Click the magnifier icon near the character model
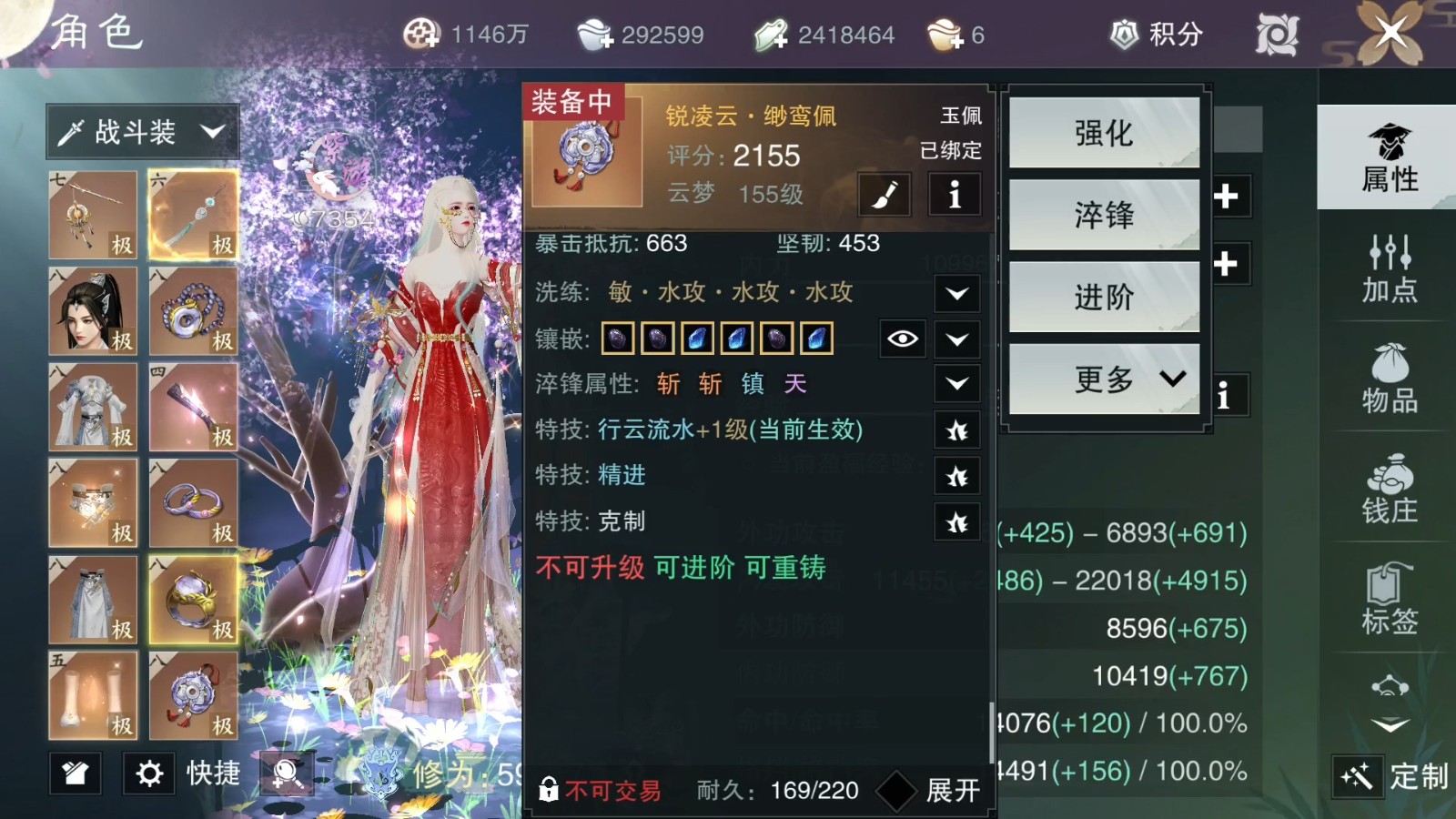Viewport: 1456px width, 819px height. [x=287, y=774]
